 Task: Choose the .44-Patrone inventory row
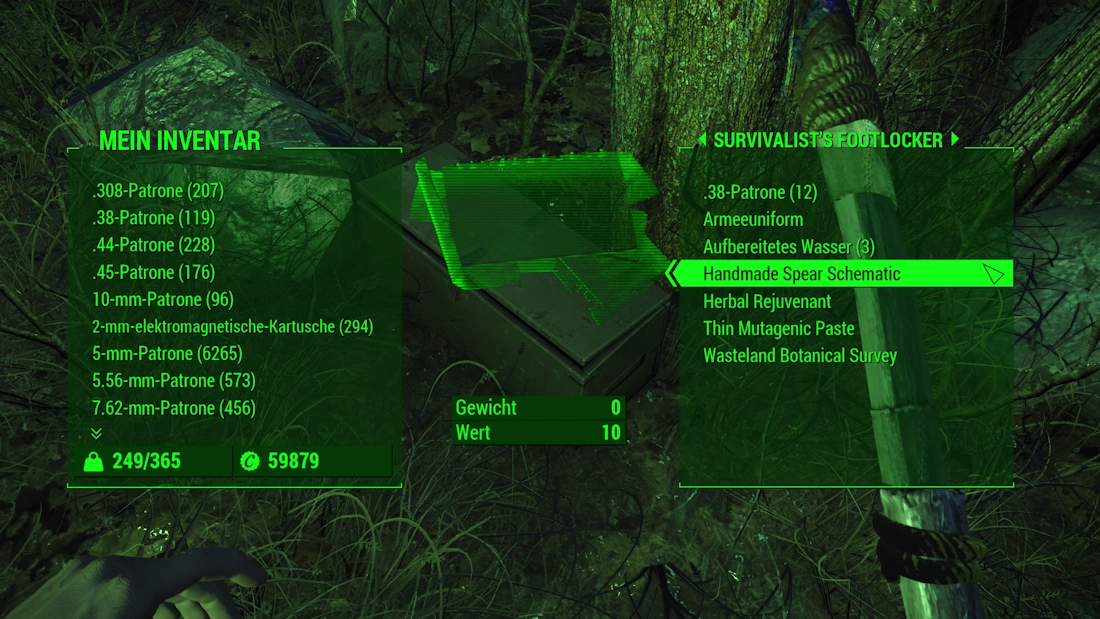click(153, 245)
